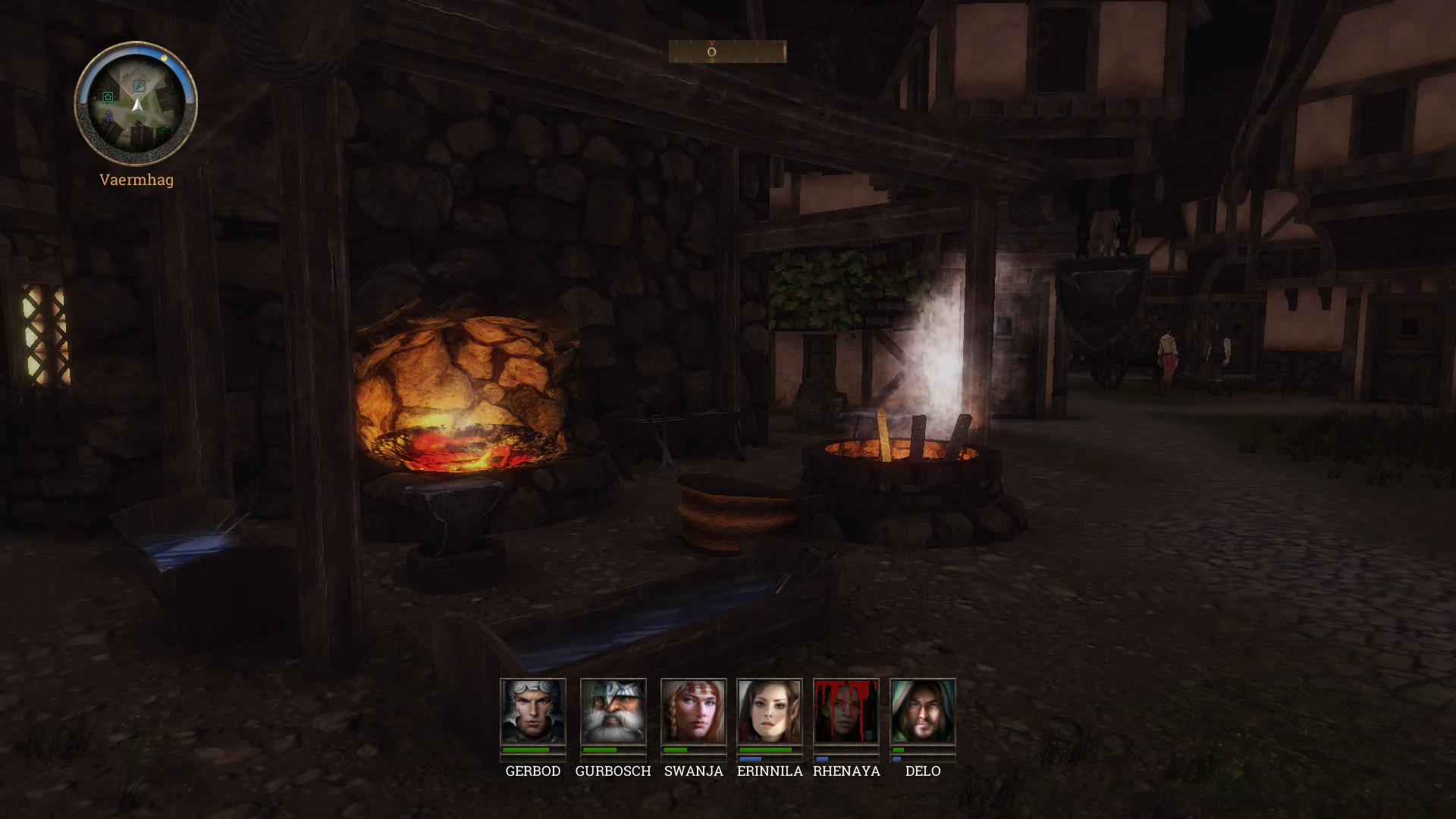
Task: Click Erinnila's blue mana bar
Action: (751, 760)
